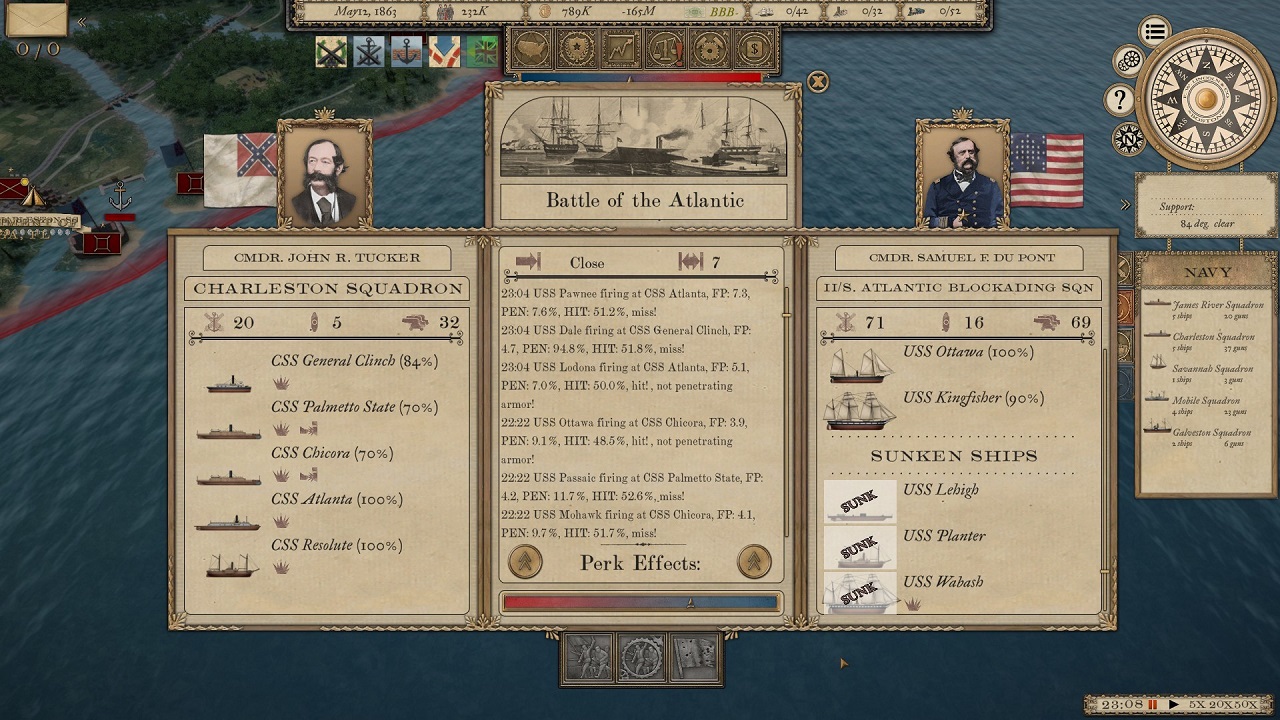Click the help question mark button
The image size is (1280, 720).
(x=1119, y=100)
